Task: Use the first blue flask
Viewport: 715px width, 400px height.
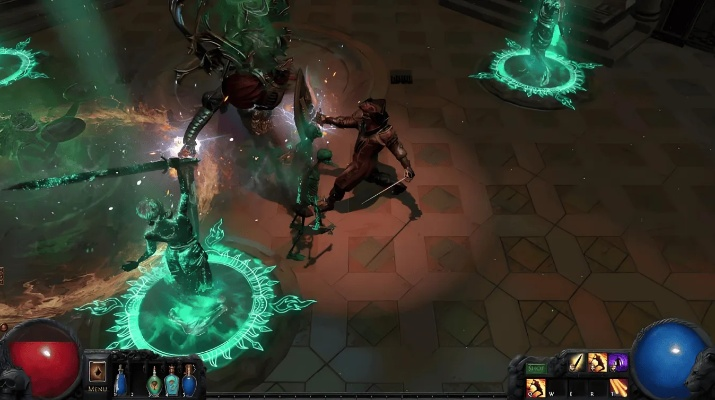Action: [x=121, y=380]
